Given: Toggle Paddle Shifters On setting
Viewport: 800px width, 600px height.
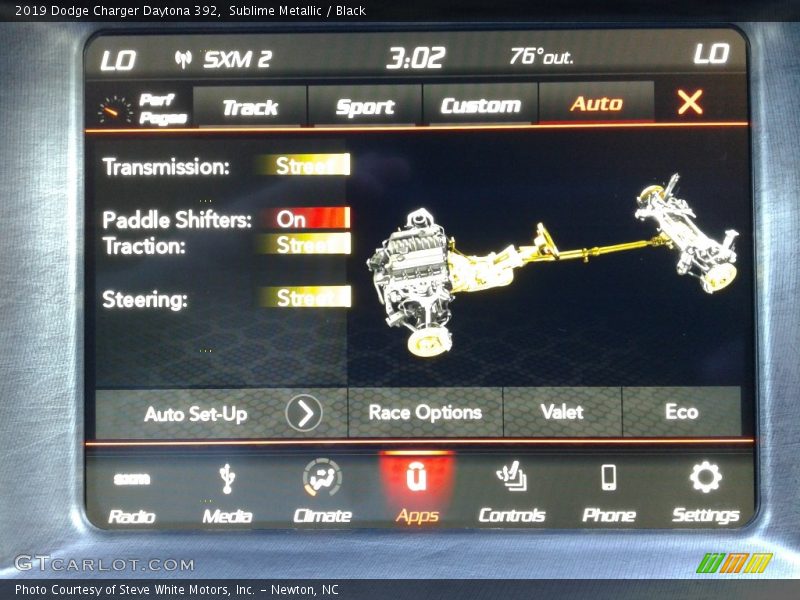Looking at the screenshot, I should pyautogui.click(x=301, y=218).
